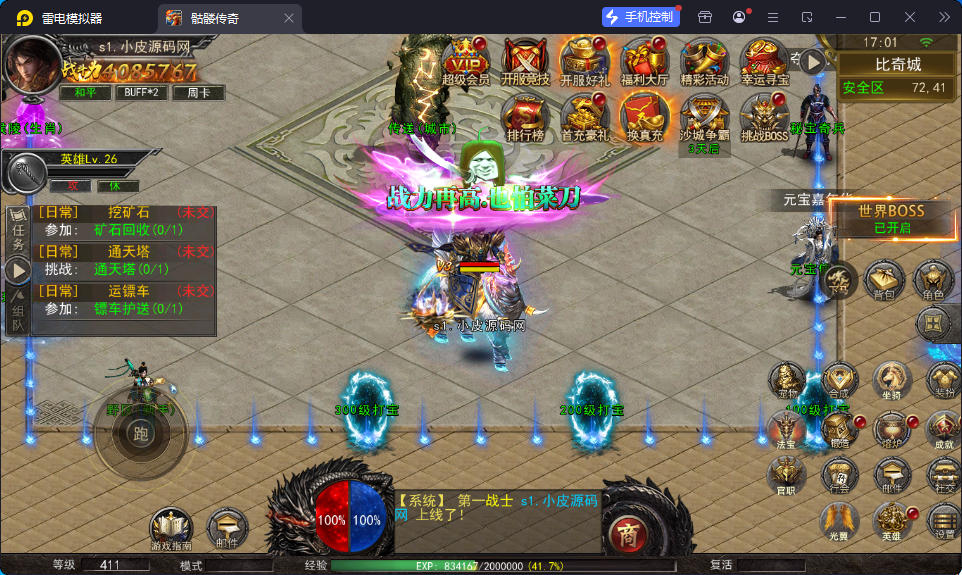
Task: Open the 行会 guild menu
Action: [839, 475]
